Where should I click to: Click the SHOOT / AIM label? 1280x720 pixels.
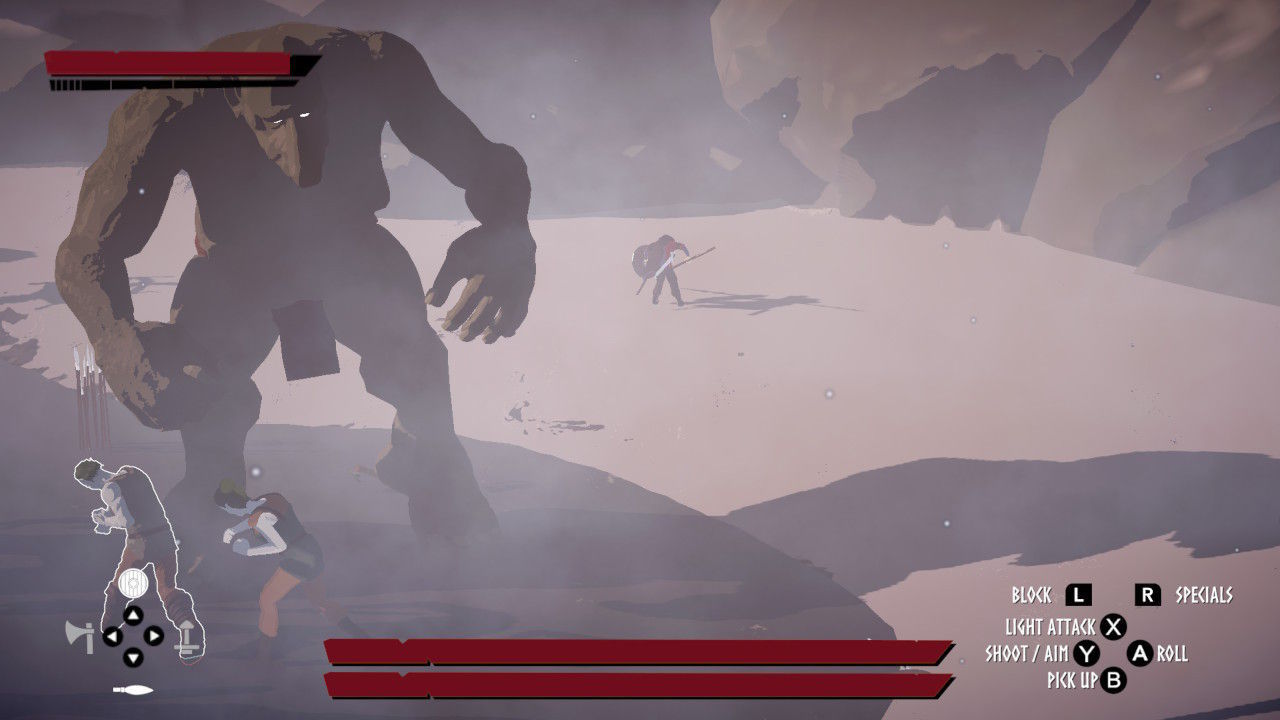(1026, 653)
